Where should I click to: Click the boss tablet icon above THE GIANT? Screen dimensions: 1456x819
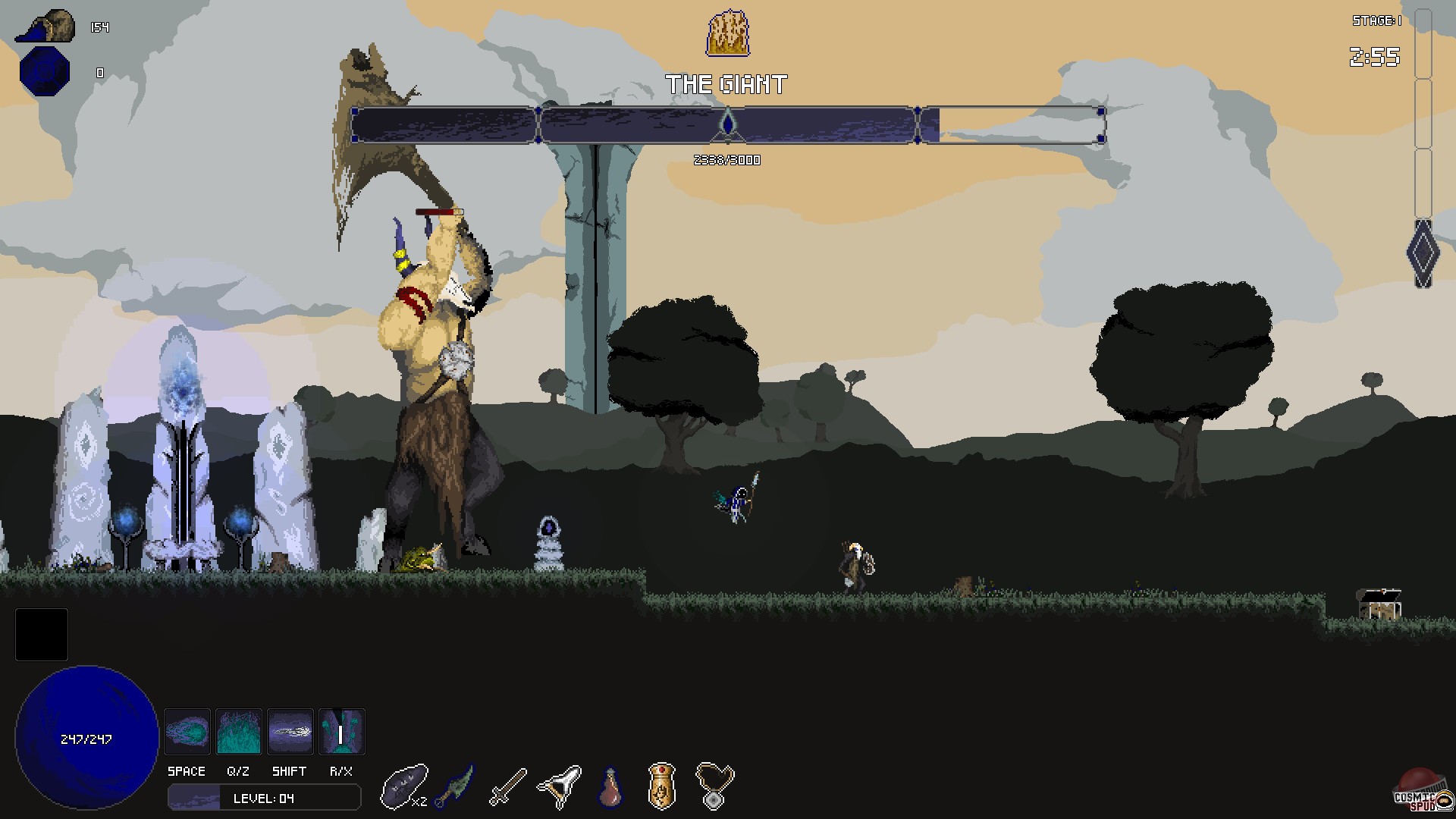tap(727, 32)
